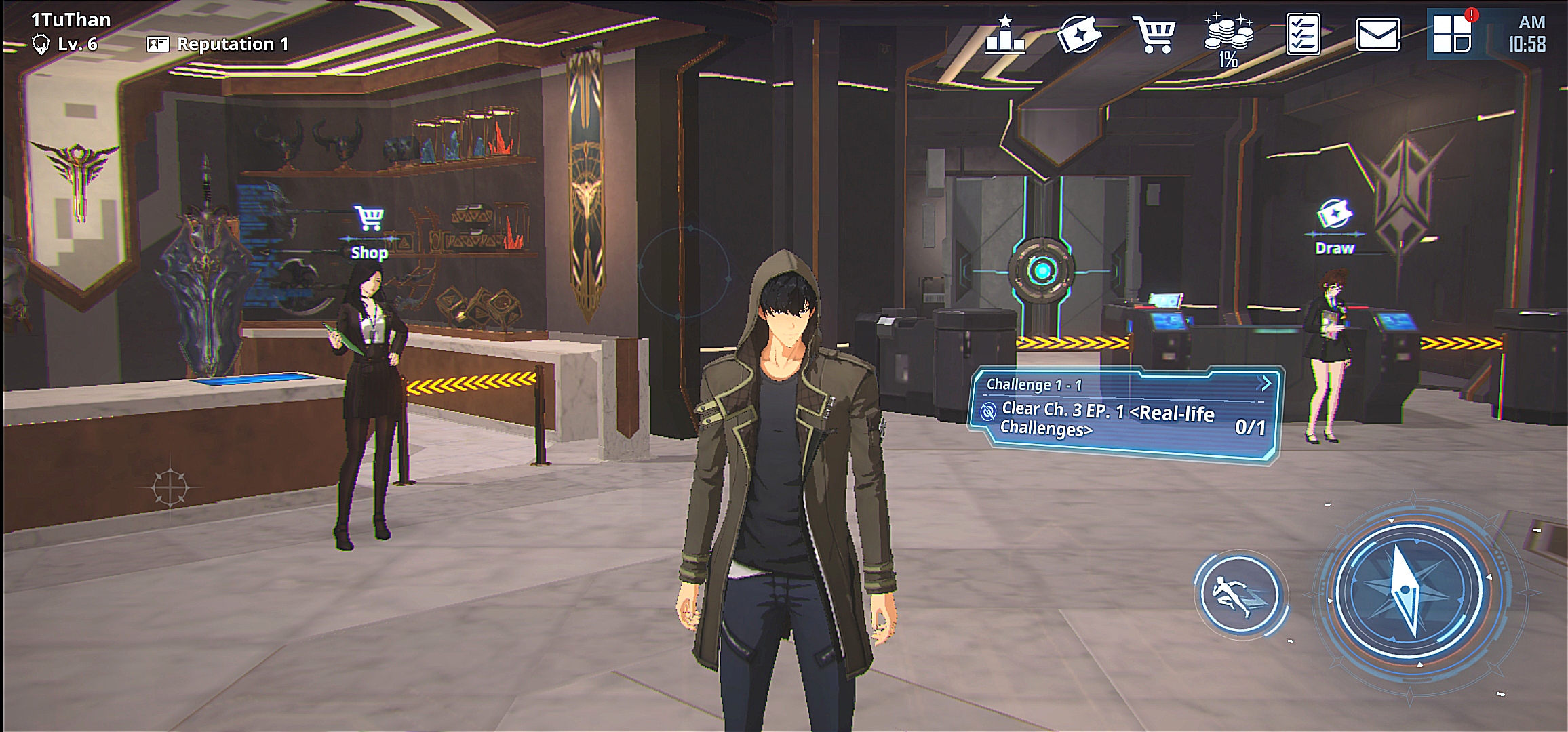The image size is (1568, 732).
Task: Open the main menu grid icon
Action: point(1452,34)
